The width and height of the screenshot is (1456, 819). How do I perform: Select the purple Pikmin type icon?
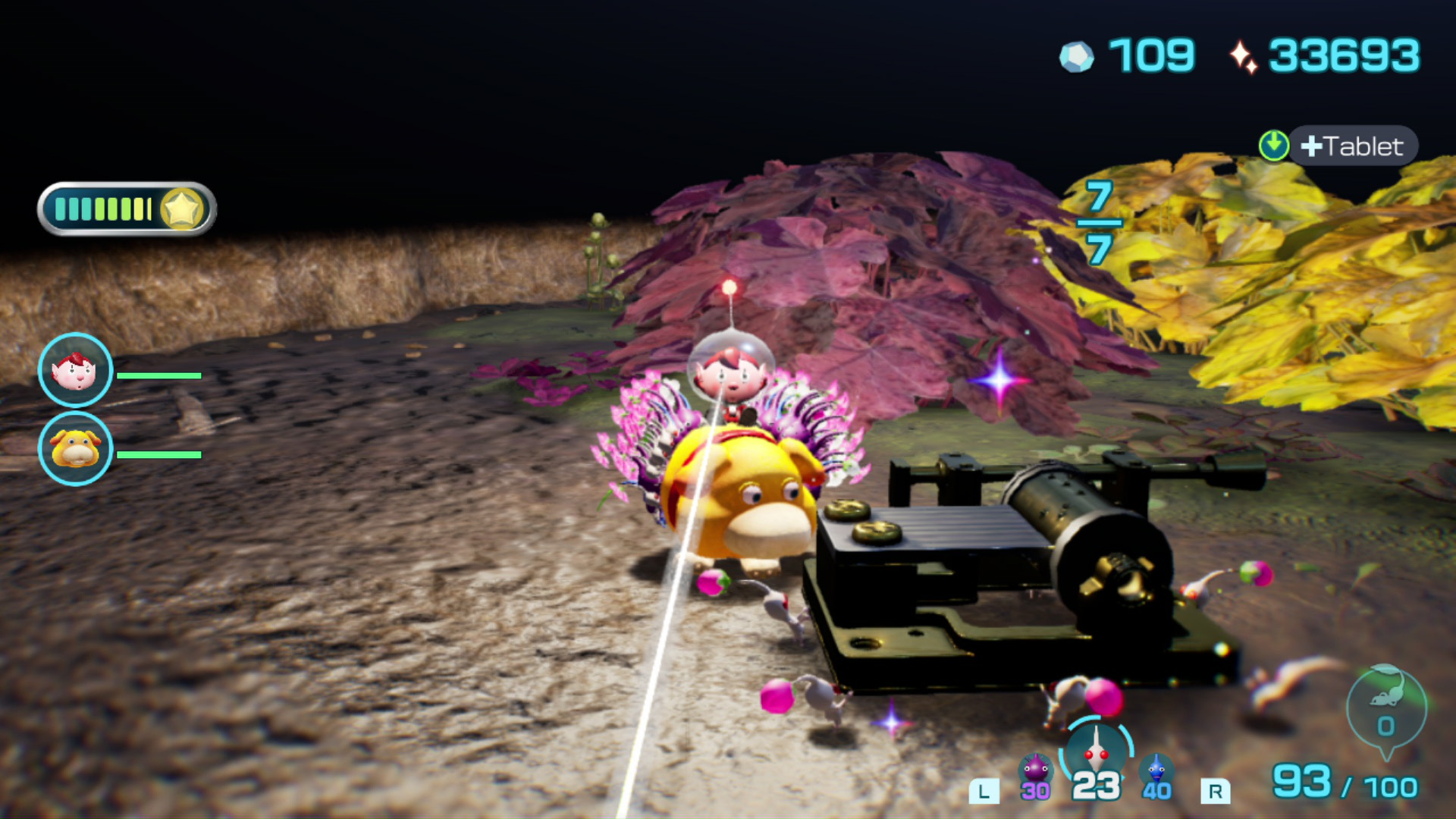[x=1035, y=770]
